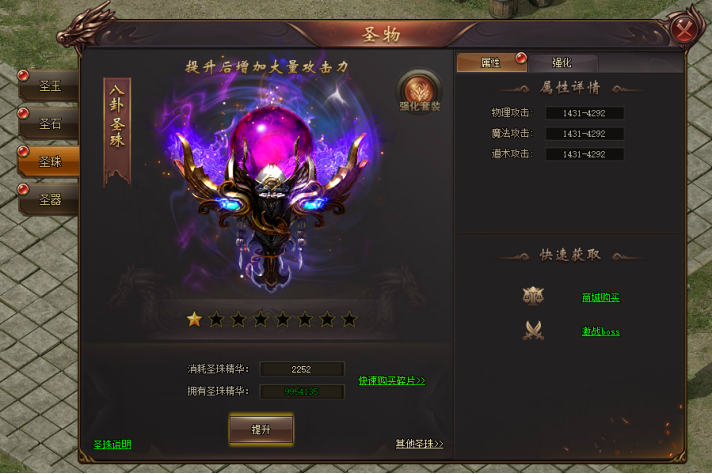
Task: View 其他圣珠 link
Action: click(419, 444)
